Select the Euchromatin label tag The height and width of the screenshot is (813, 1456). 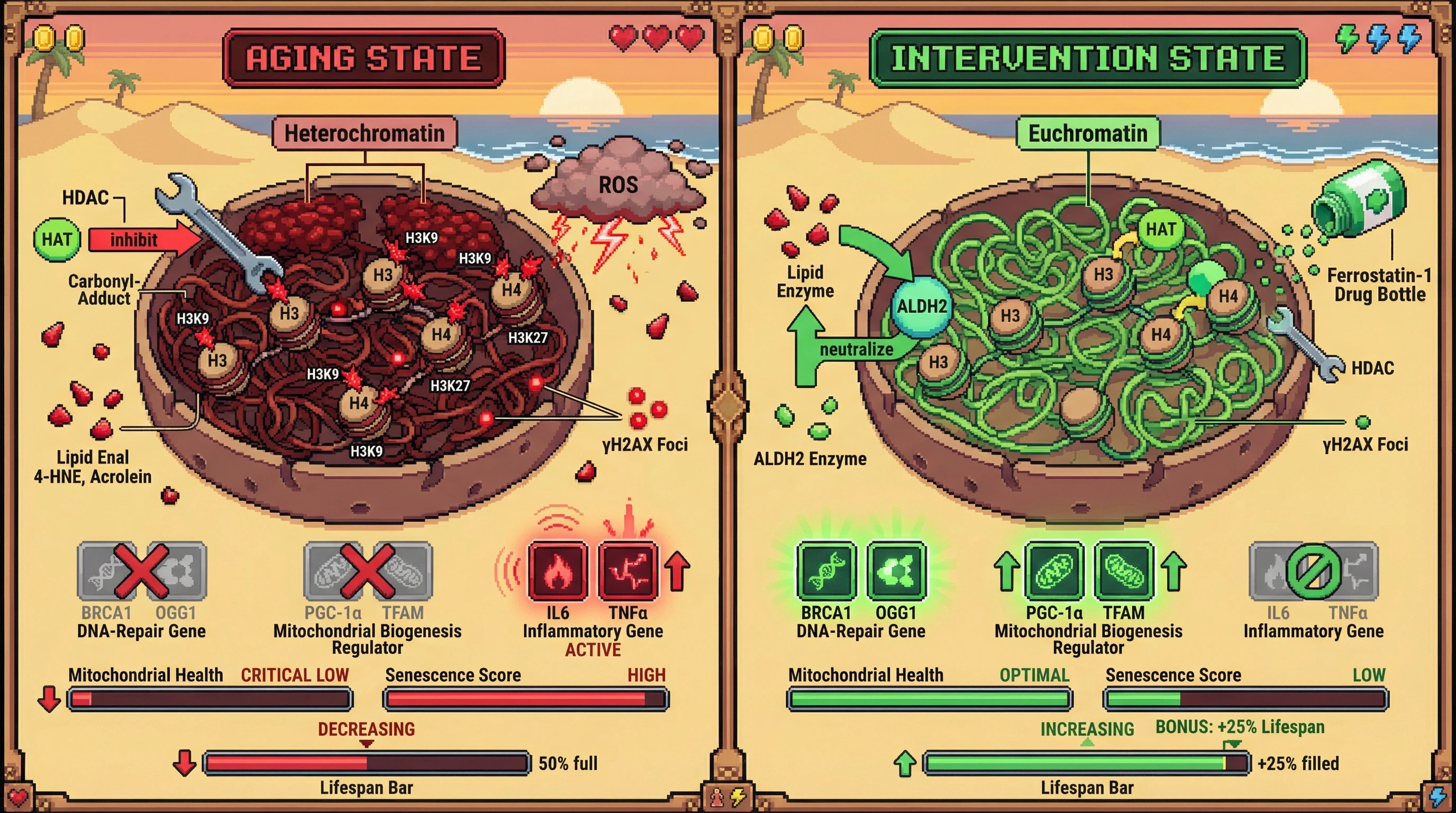[x=1087, y=133]
